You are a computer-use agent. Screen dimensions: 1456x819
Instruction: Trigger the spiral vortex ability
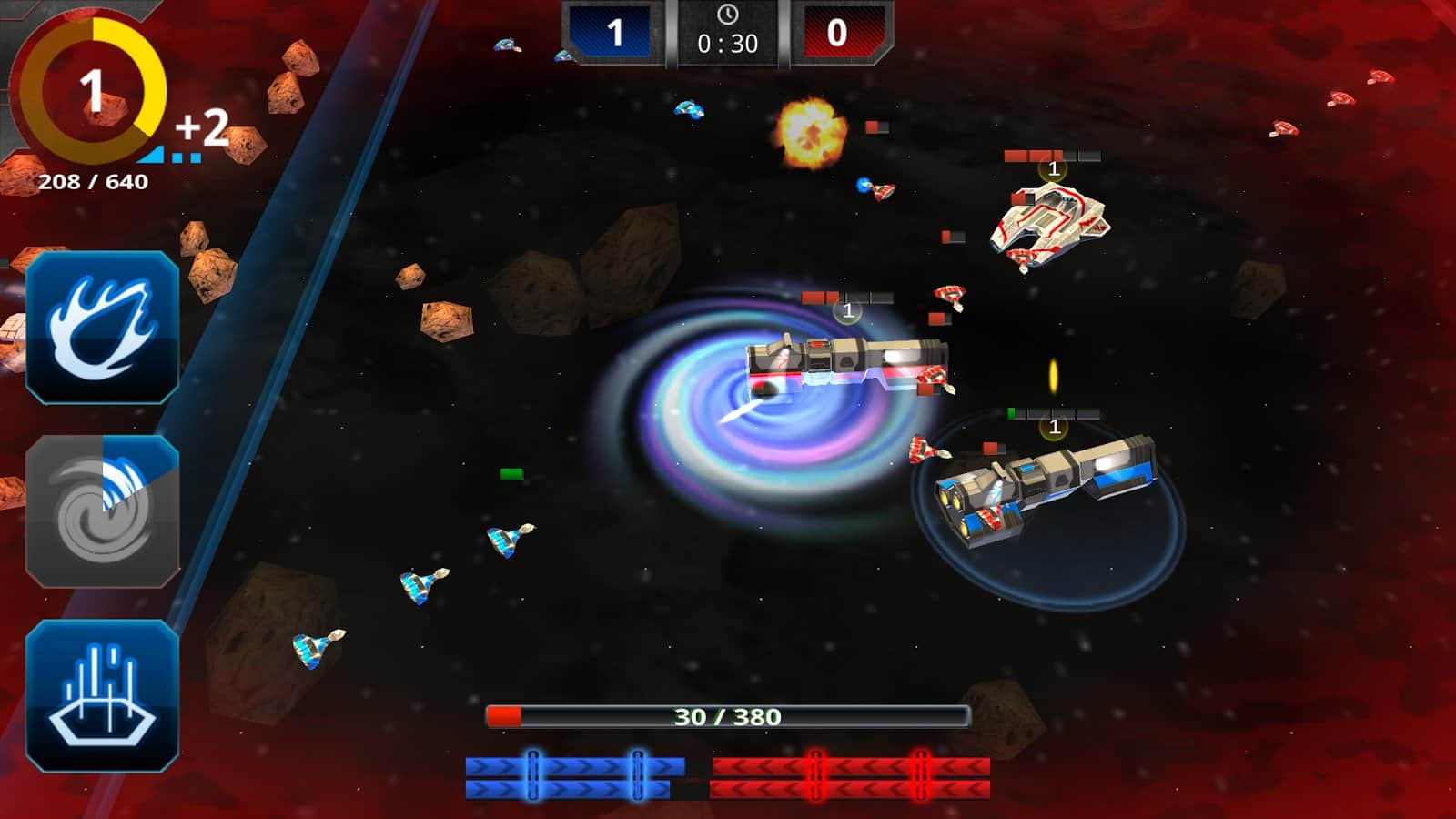102,511
